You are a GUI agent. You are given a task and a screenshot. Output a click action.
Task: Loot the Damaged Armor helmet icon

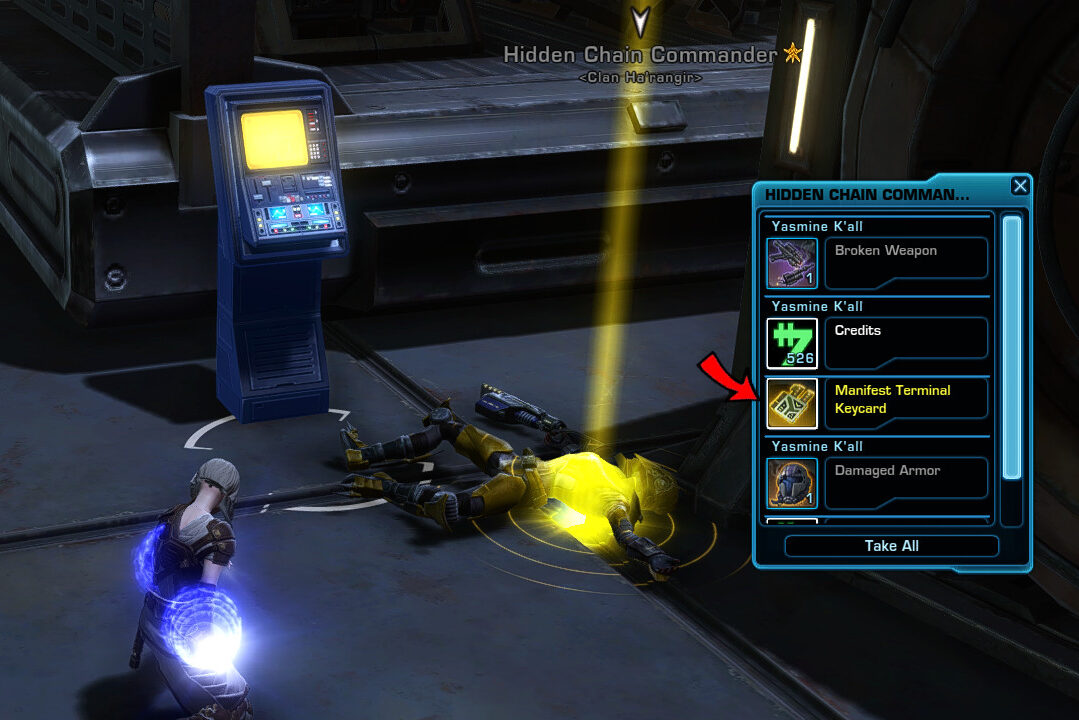[x=792, y=483]
